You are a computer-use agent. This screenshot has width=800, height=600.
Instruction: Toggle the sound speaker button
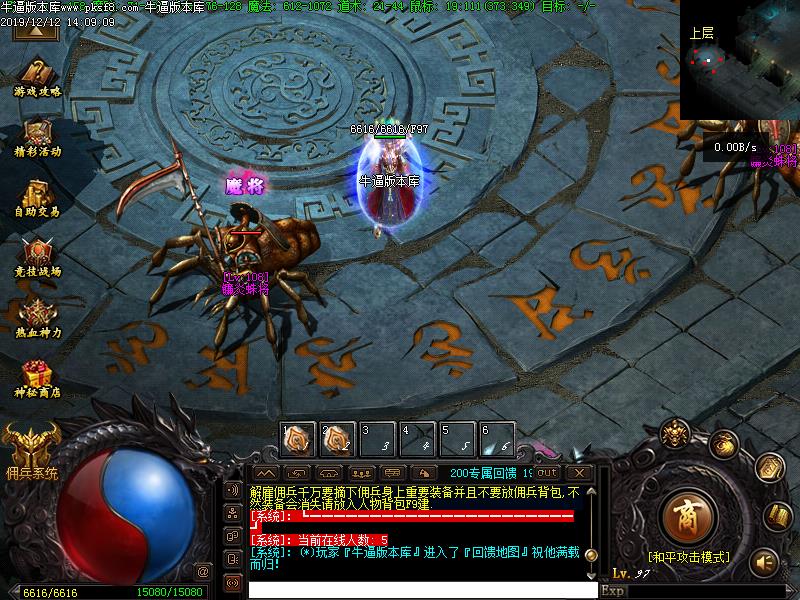765,561
